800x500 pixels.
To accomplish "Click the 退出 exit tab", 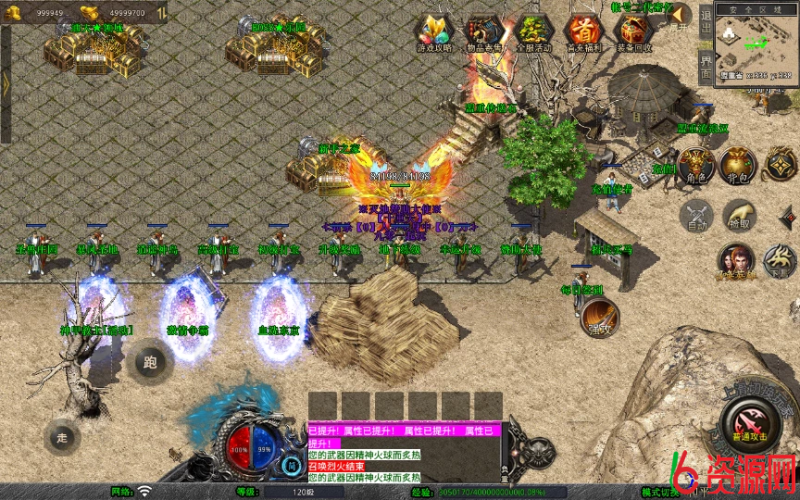I will [x=705, y=24].
